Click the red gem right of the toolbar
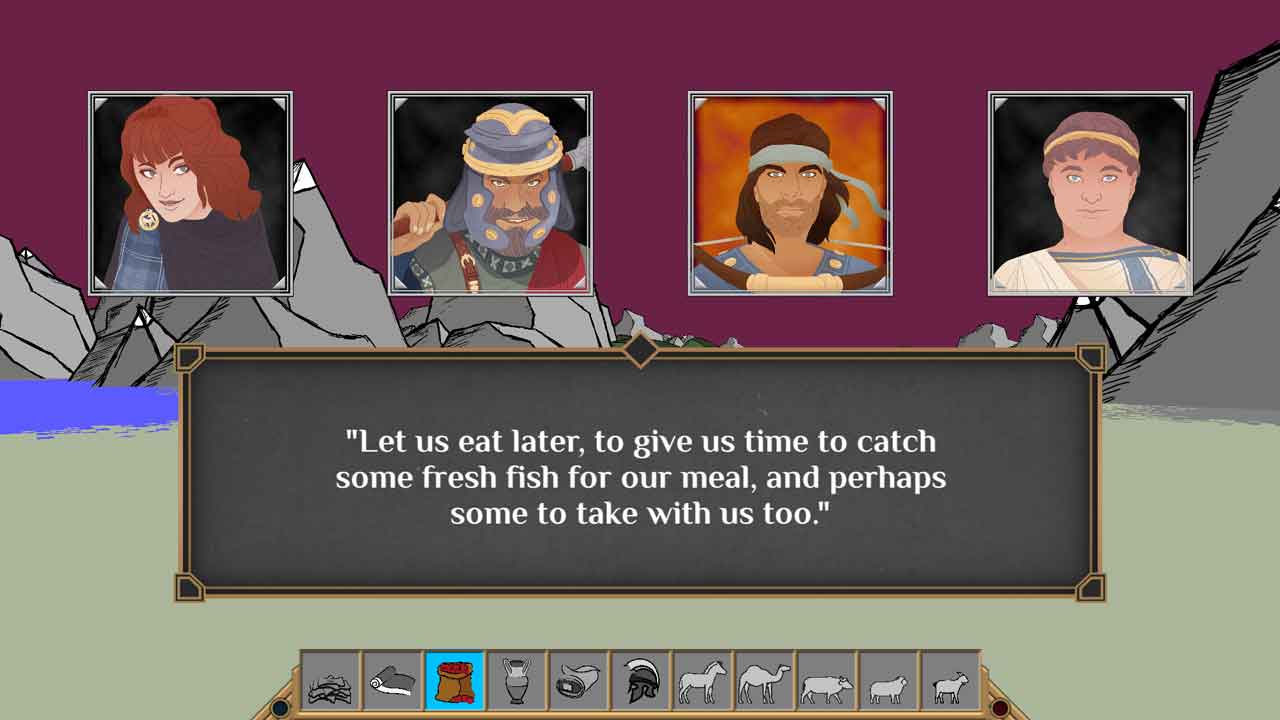 999,708
